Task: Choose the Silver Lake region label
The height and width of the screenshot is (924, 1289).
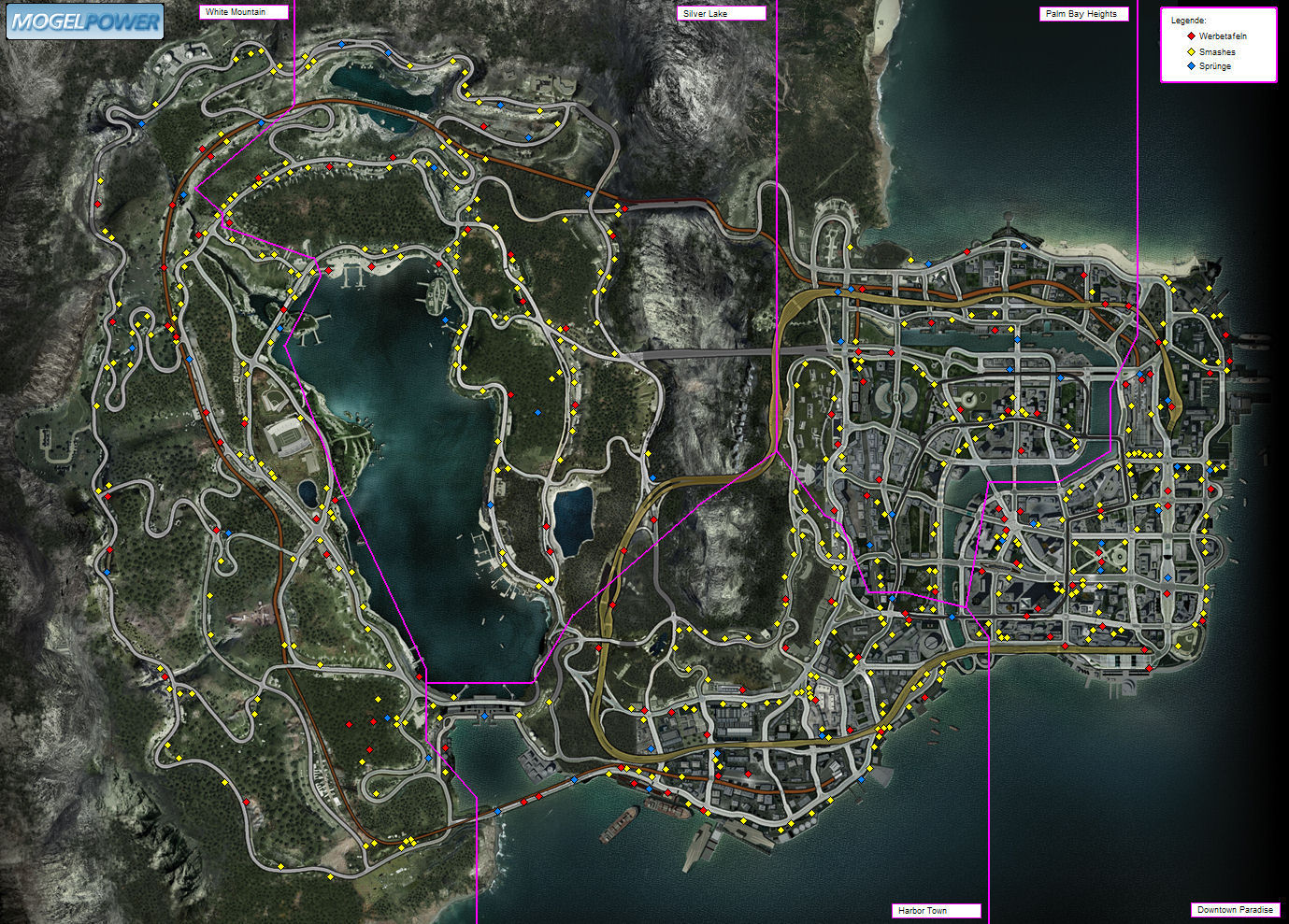Action: 721,14
